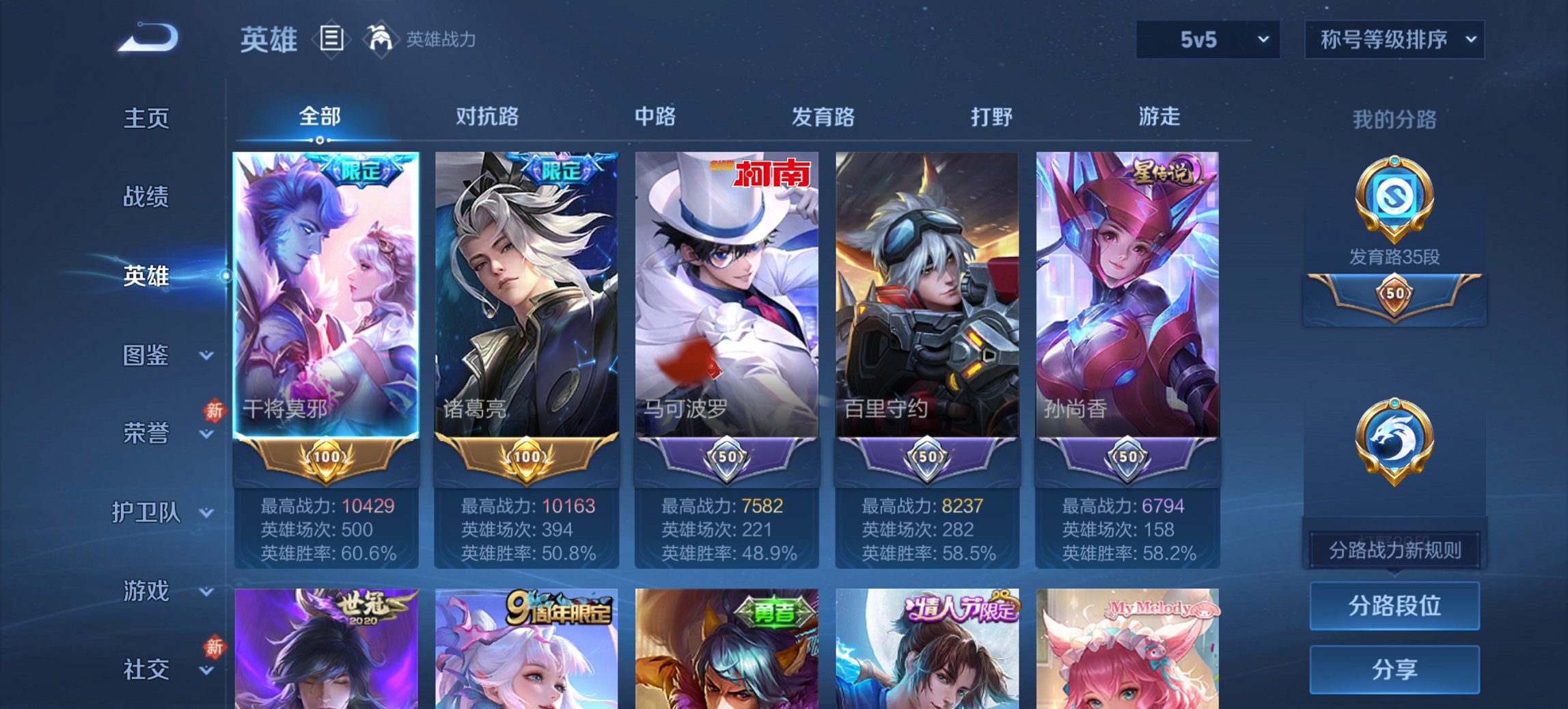The width and height of the screenshot is (1568, 709).
Task: Open the blue dragon rank medal icon
Action: 1396,438
